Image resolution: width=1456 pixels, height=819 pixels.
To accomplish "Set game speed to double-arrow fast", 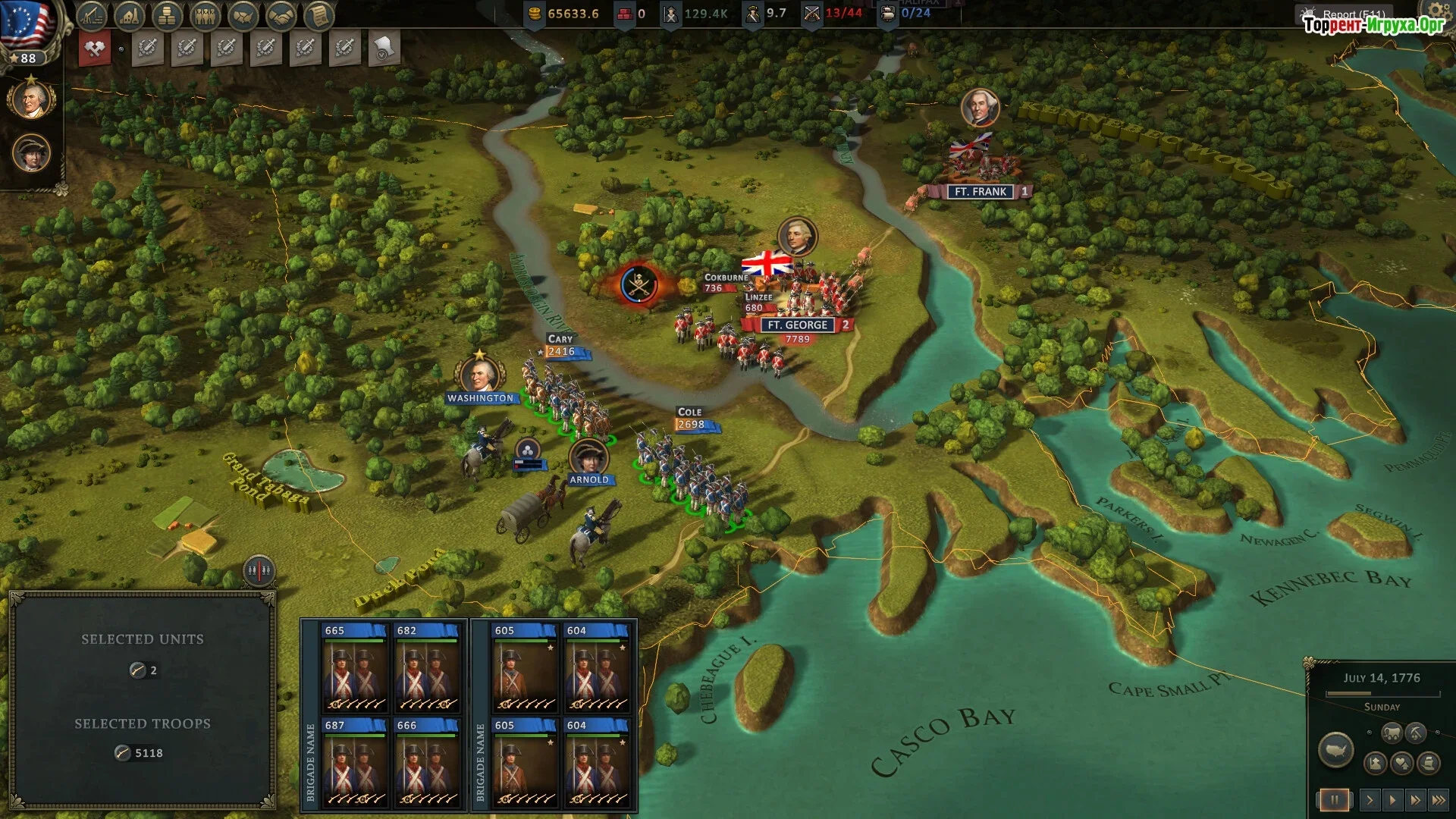I will pyautogui.click(x=1416, y=800).
